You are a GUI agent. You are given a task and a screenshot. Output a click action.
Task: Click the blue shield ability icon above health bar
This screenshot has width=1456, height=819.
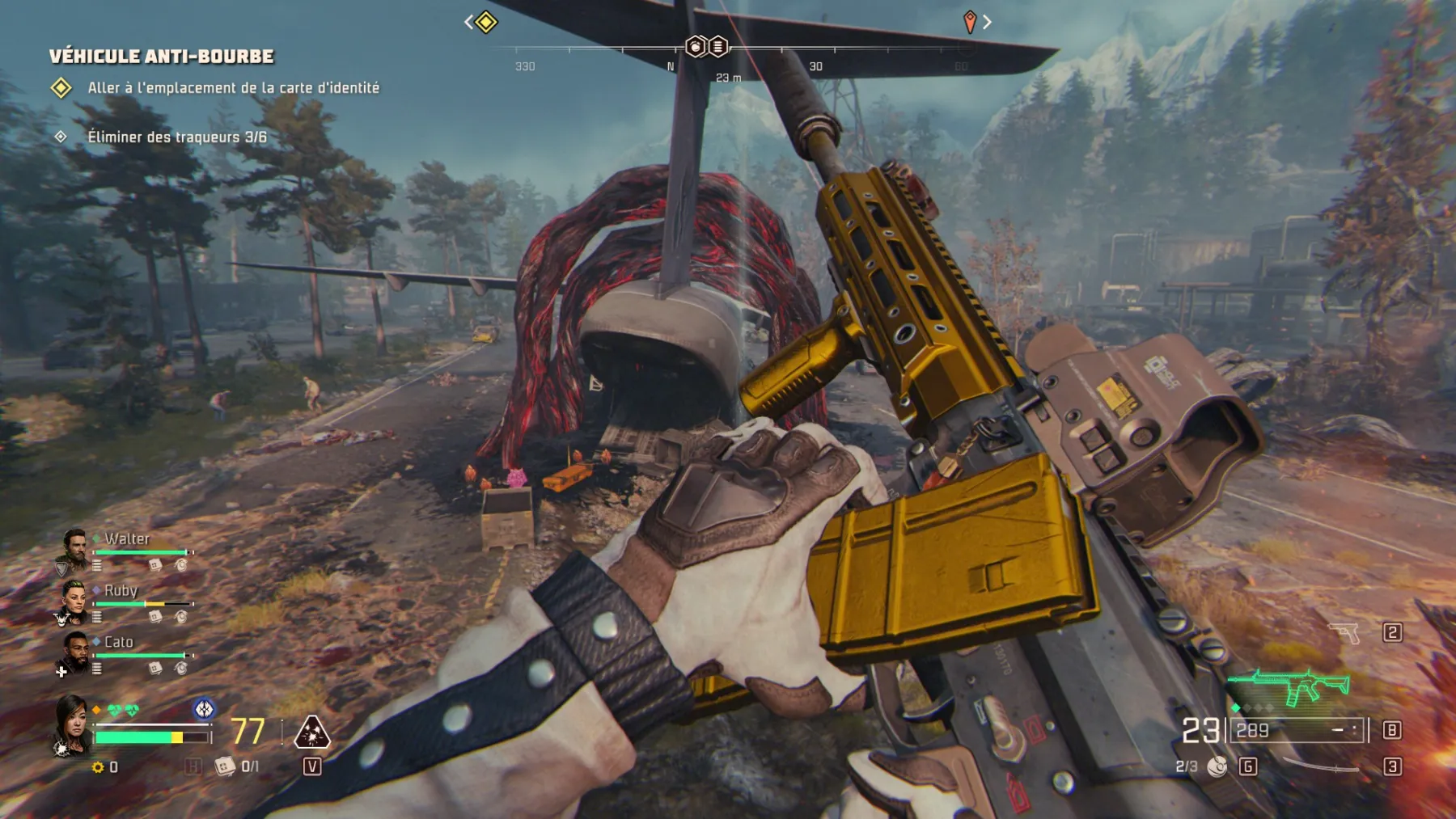(x=204, y=708)
